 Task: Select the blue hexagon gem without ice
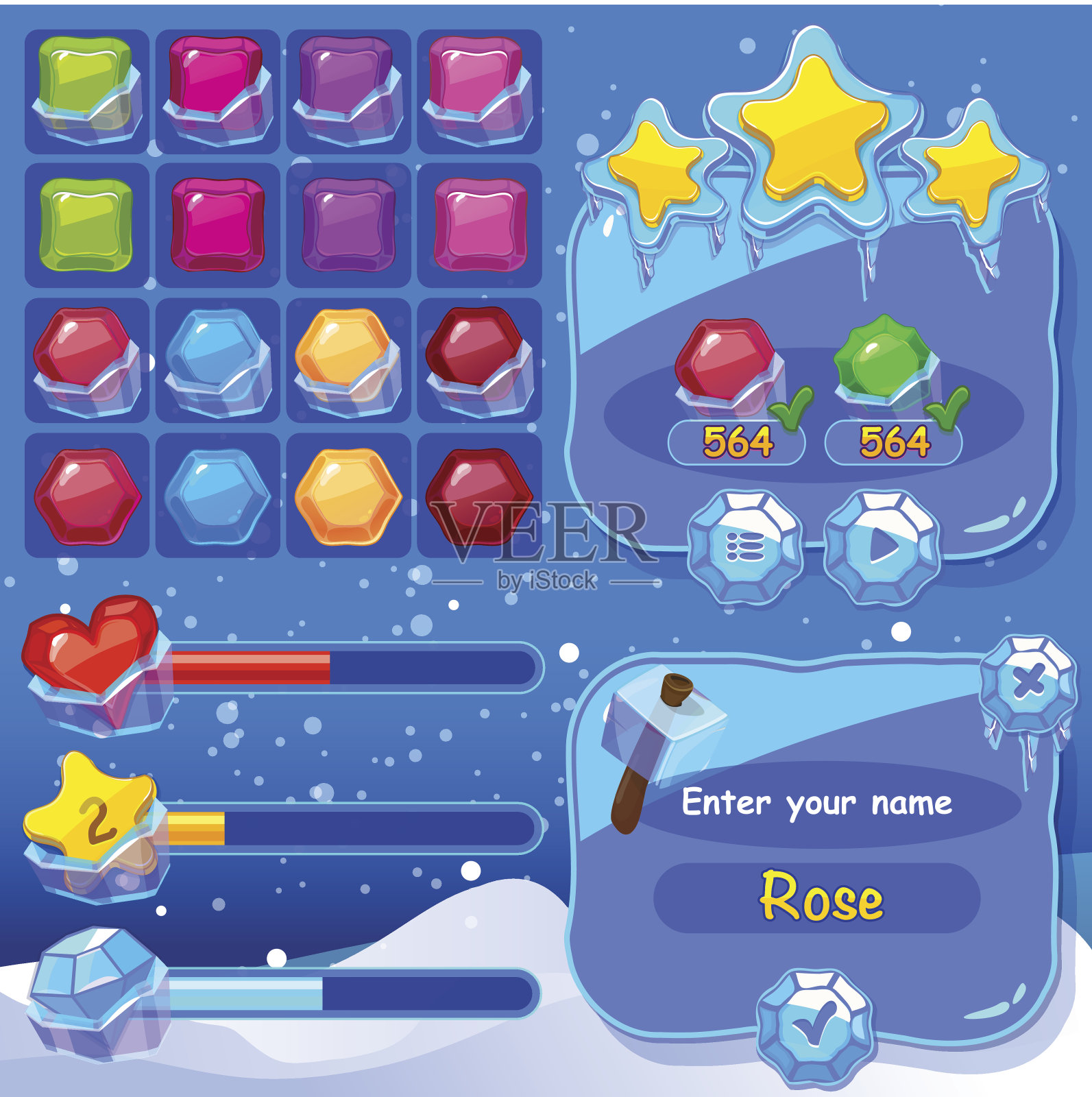217,496
